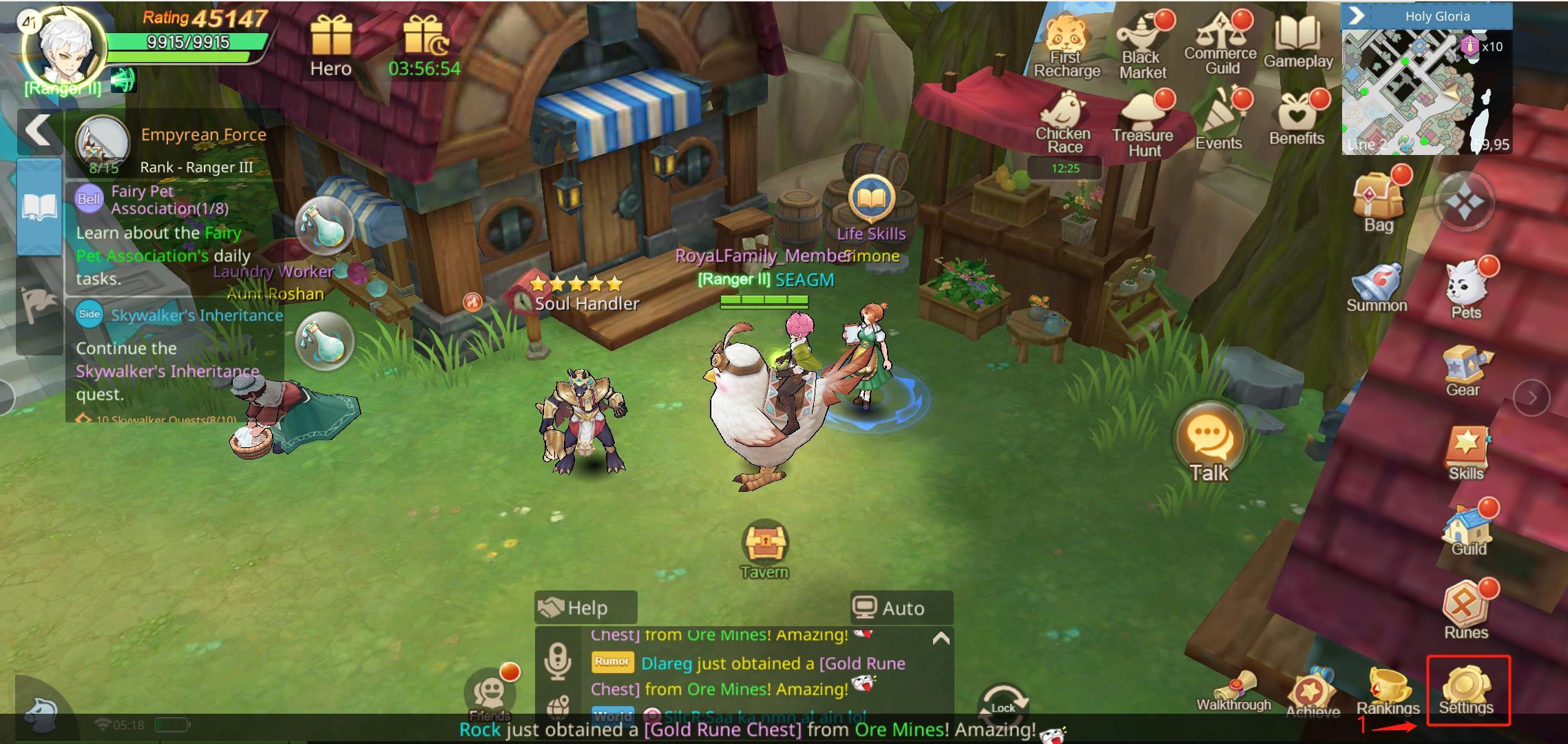The width and height of the screenshot is (1568, 744).
Task: Open the Skills book
Action: (1466, 451)
